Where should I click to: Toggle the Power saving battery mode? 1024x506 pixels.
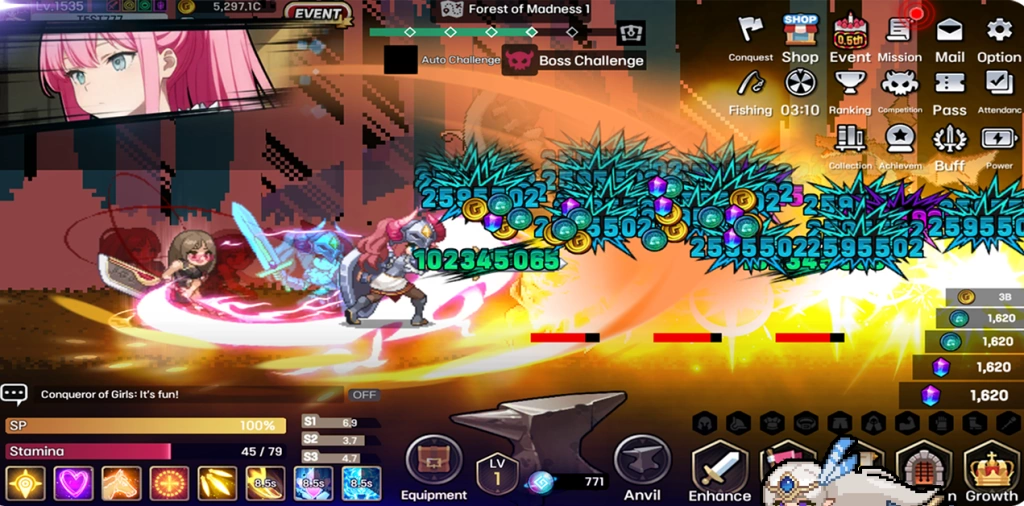(x=999, y=146)
